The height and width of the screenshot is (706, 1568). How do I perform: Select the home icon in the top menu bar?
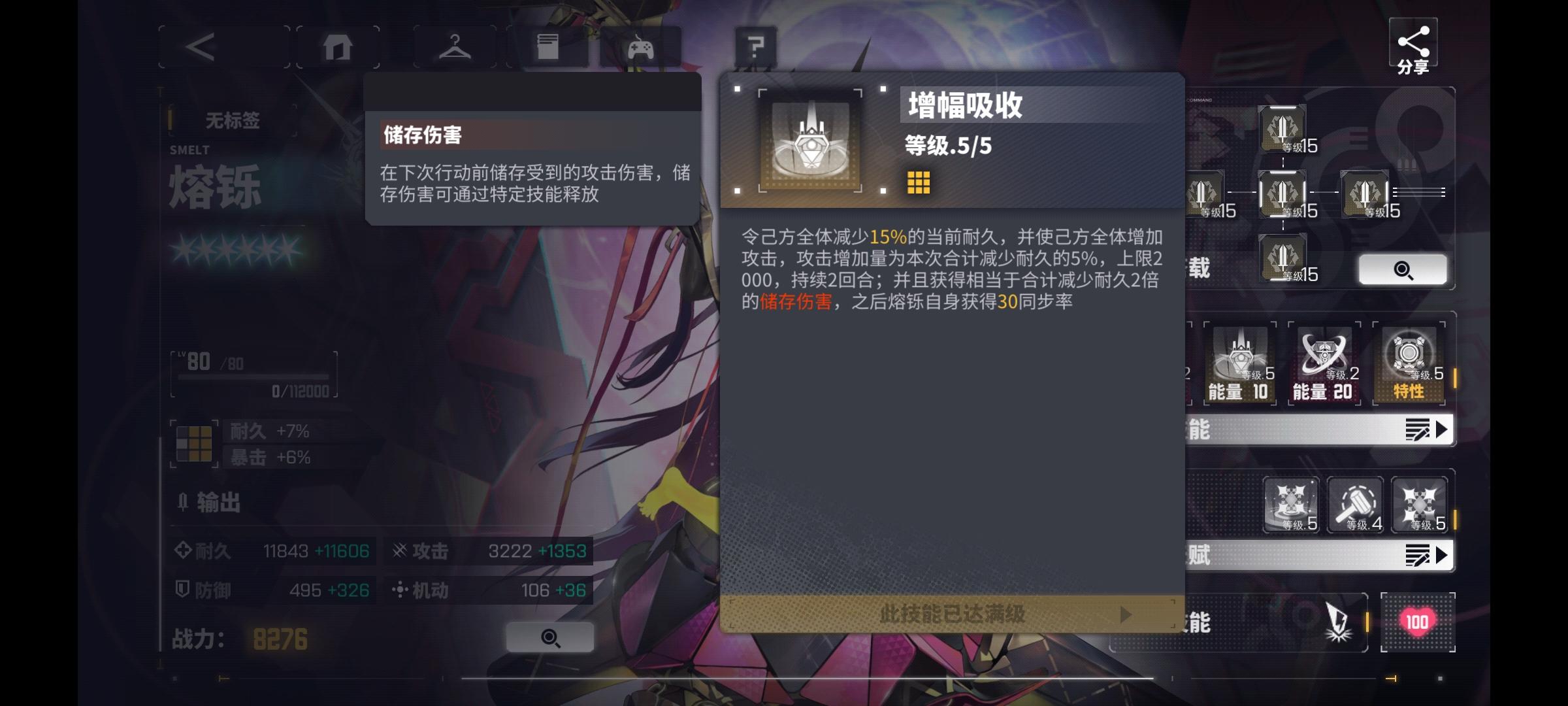tap(338, 46)
